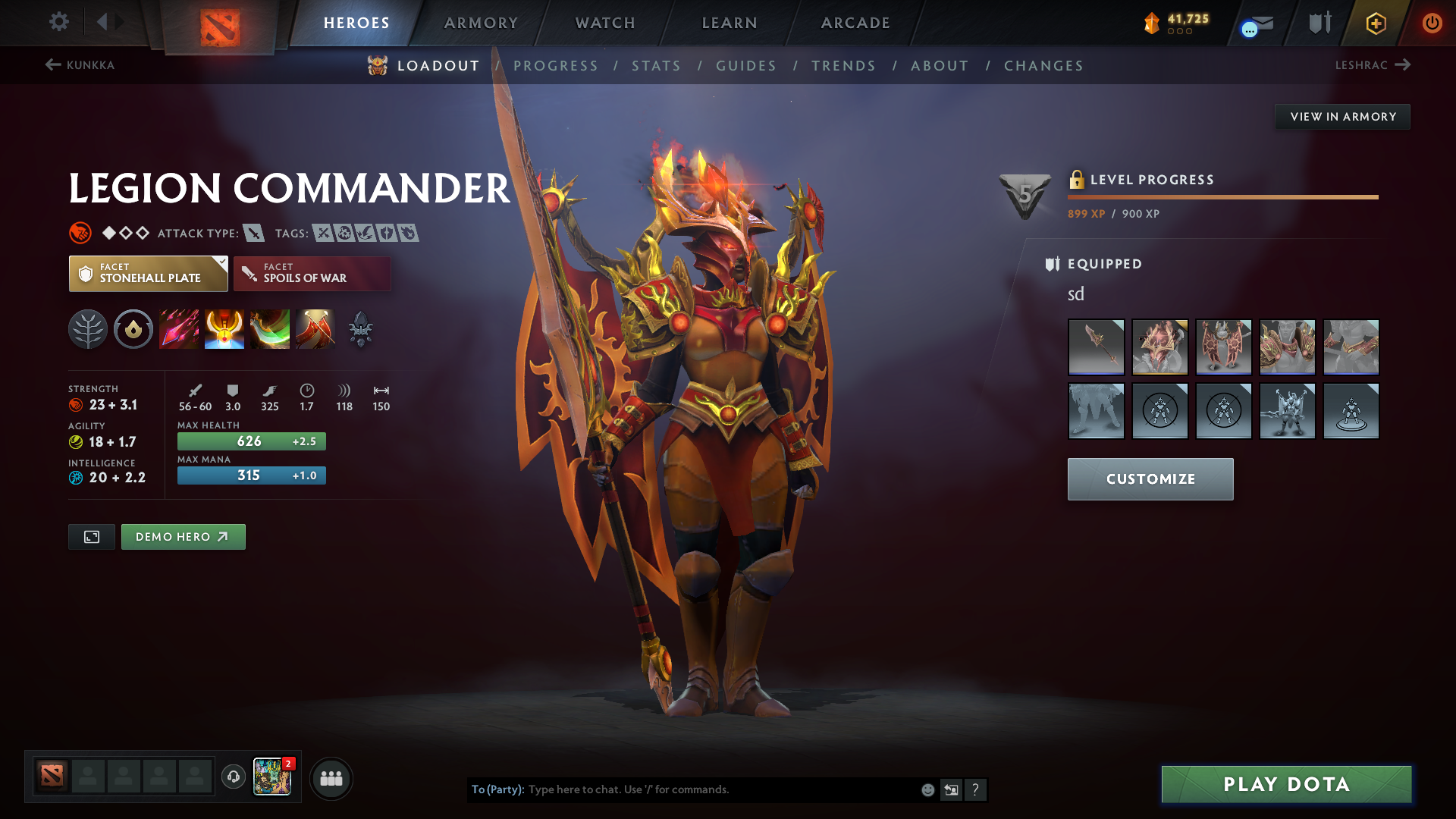
Task: Click the party chat input field
Action: [720, 789]
